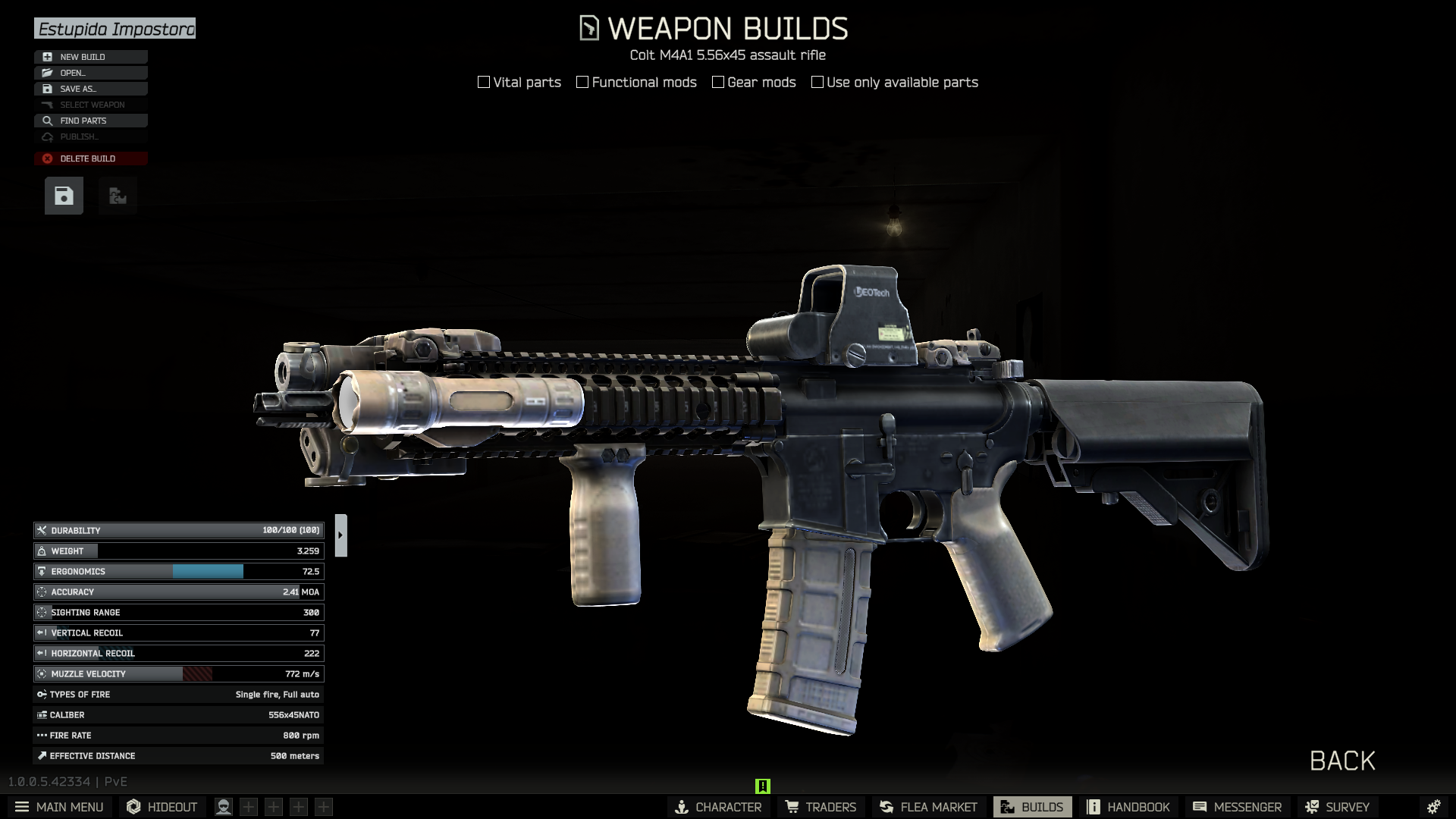Tick the Gear mods checkbox
Viewport: 1456px width, 819px height.
[x=718, y=82]
